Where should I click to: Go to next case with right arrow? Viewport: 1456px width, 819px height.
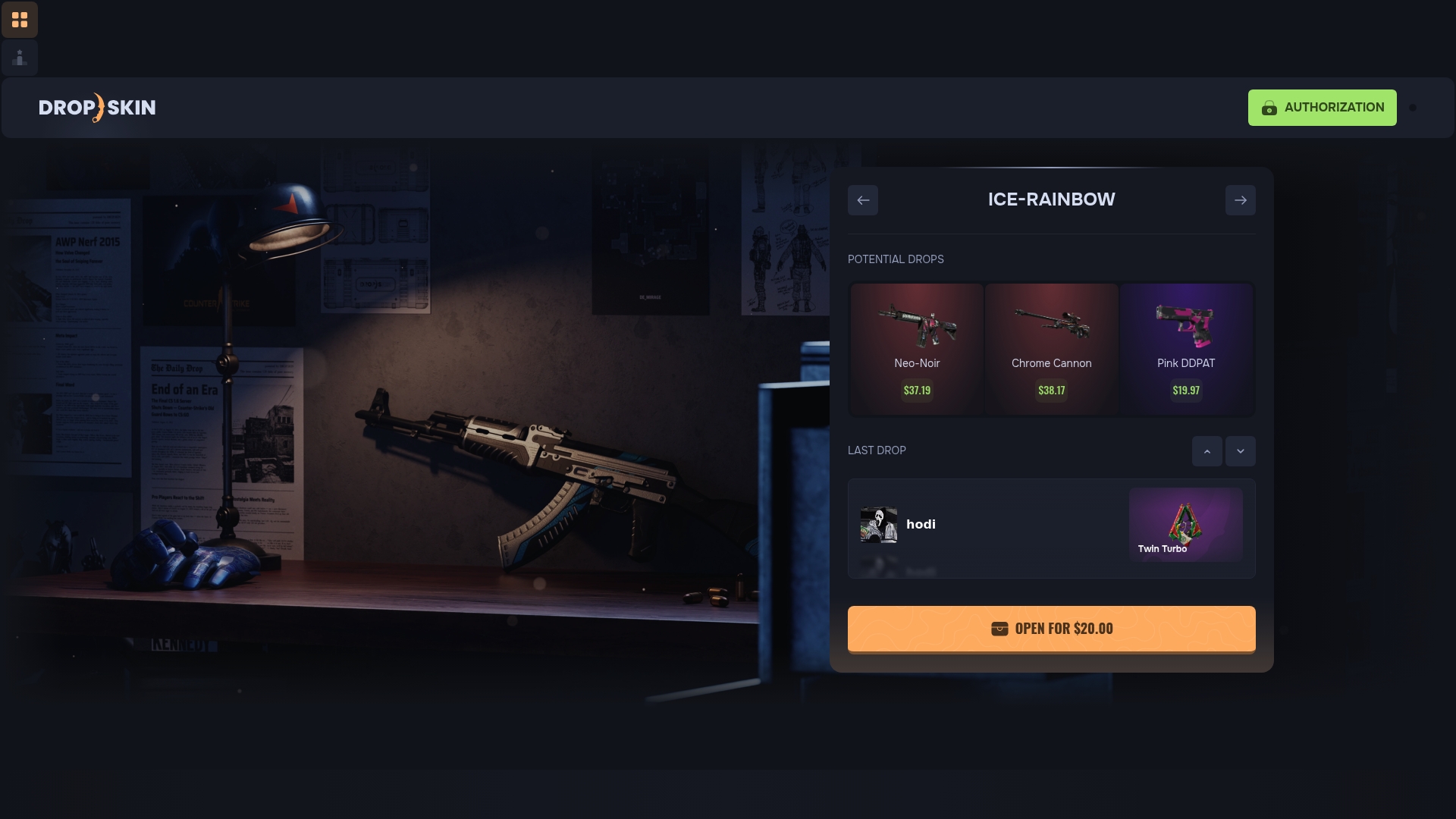(1241, 200)
